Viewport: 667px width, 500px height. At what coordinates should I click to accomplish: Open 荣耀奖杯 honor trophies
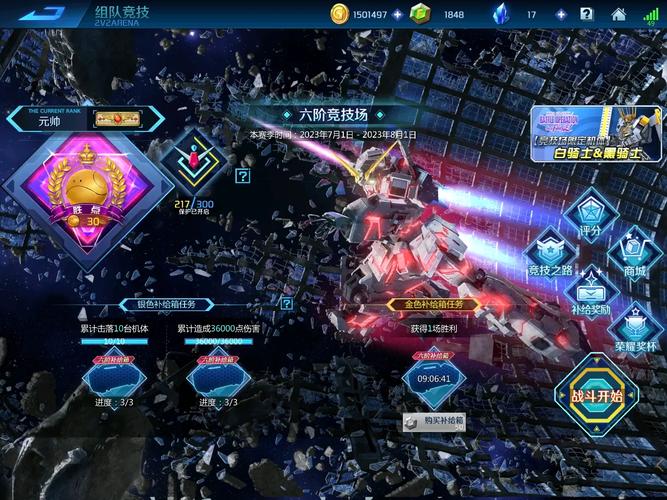coord(634,332)
